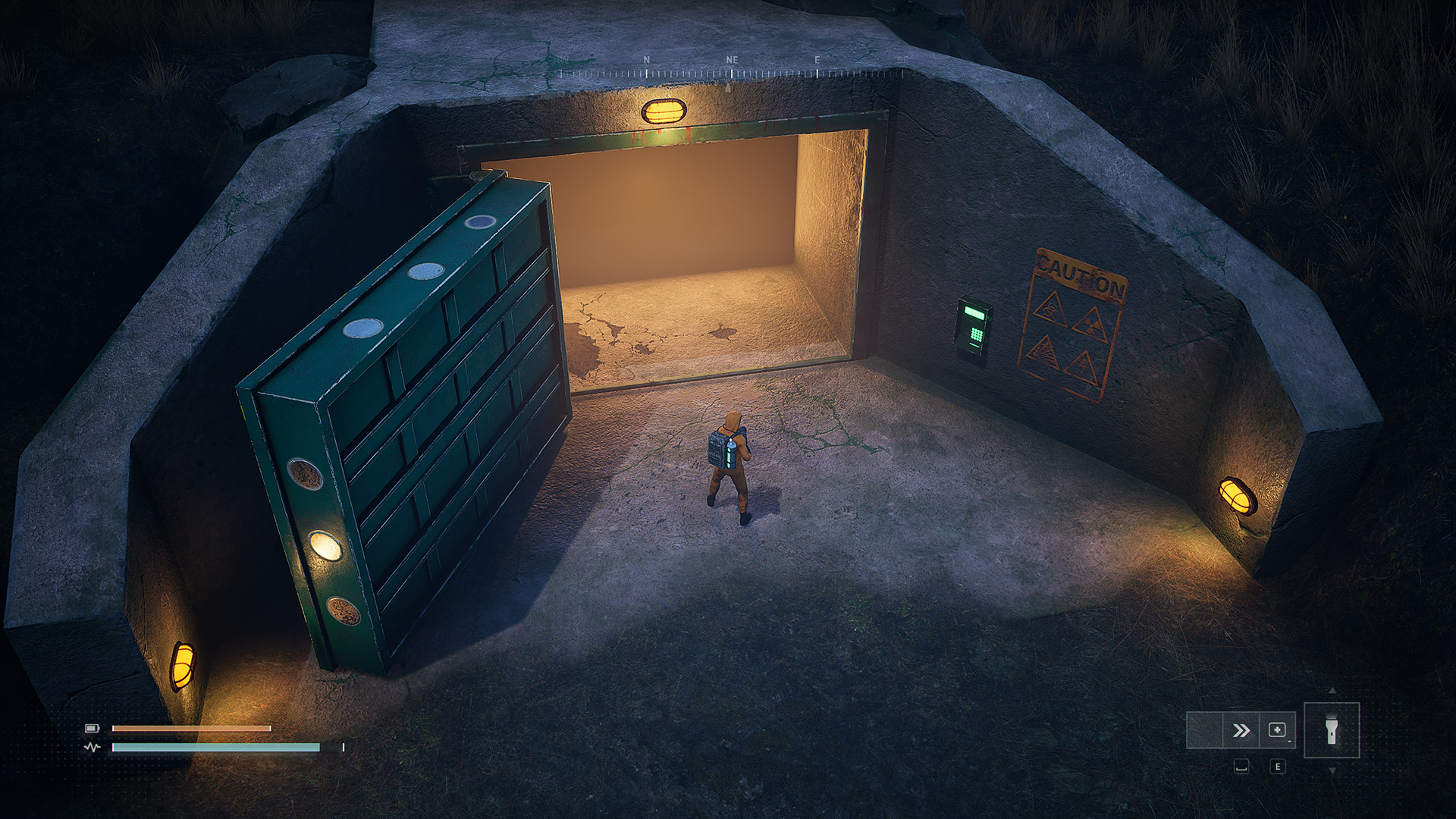Click the up arrow above the flashlight
Image resolution: width=1456 pixels, height=819 pixels.
coord(1332,691)
